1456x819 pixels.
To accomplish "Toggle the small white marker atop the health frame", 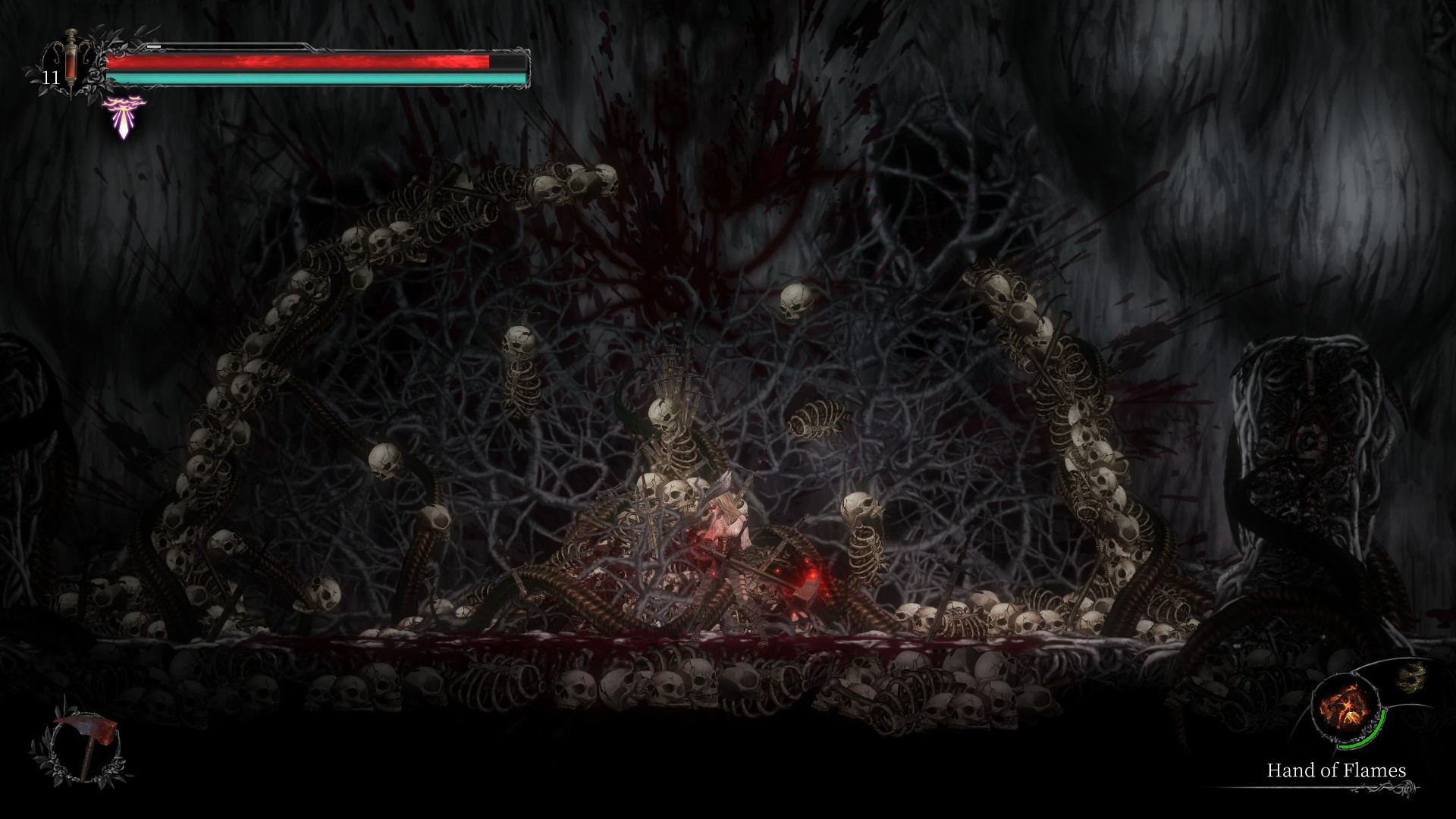I will point(153,46).
